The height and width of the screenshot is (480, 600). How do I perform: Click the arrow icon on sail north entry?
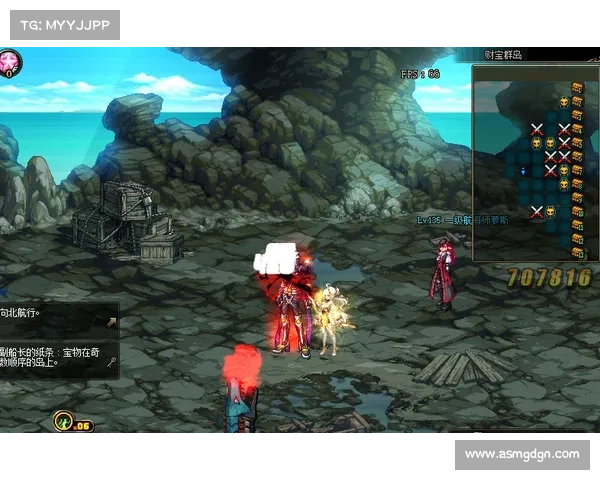point(110,321)
